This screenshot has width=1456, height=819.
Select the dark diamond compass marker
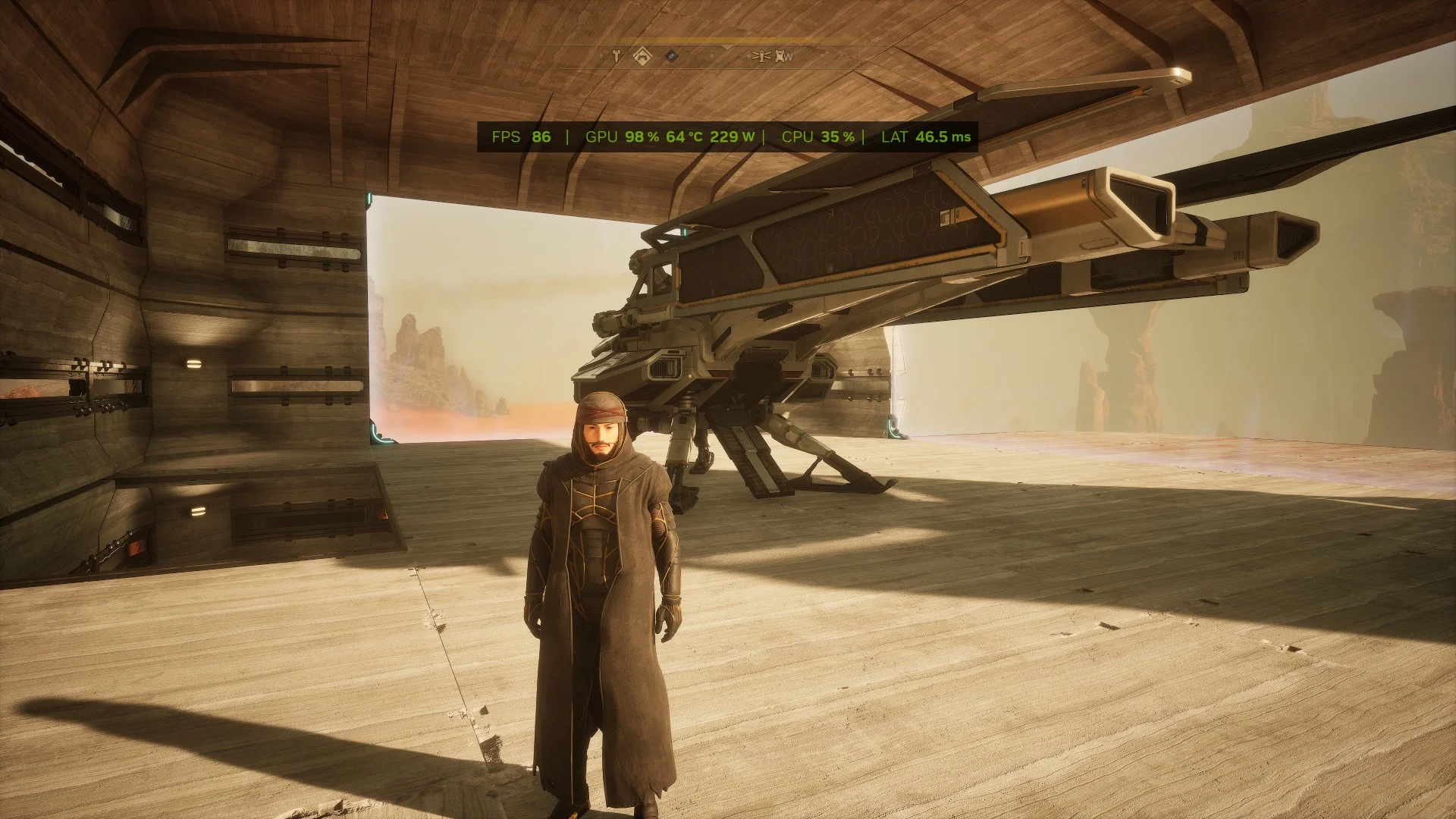click(671, 55)
